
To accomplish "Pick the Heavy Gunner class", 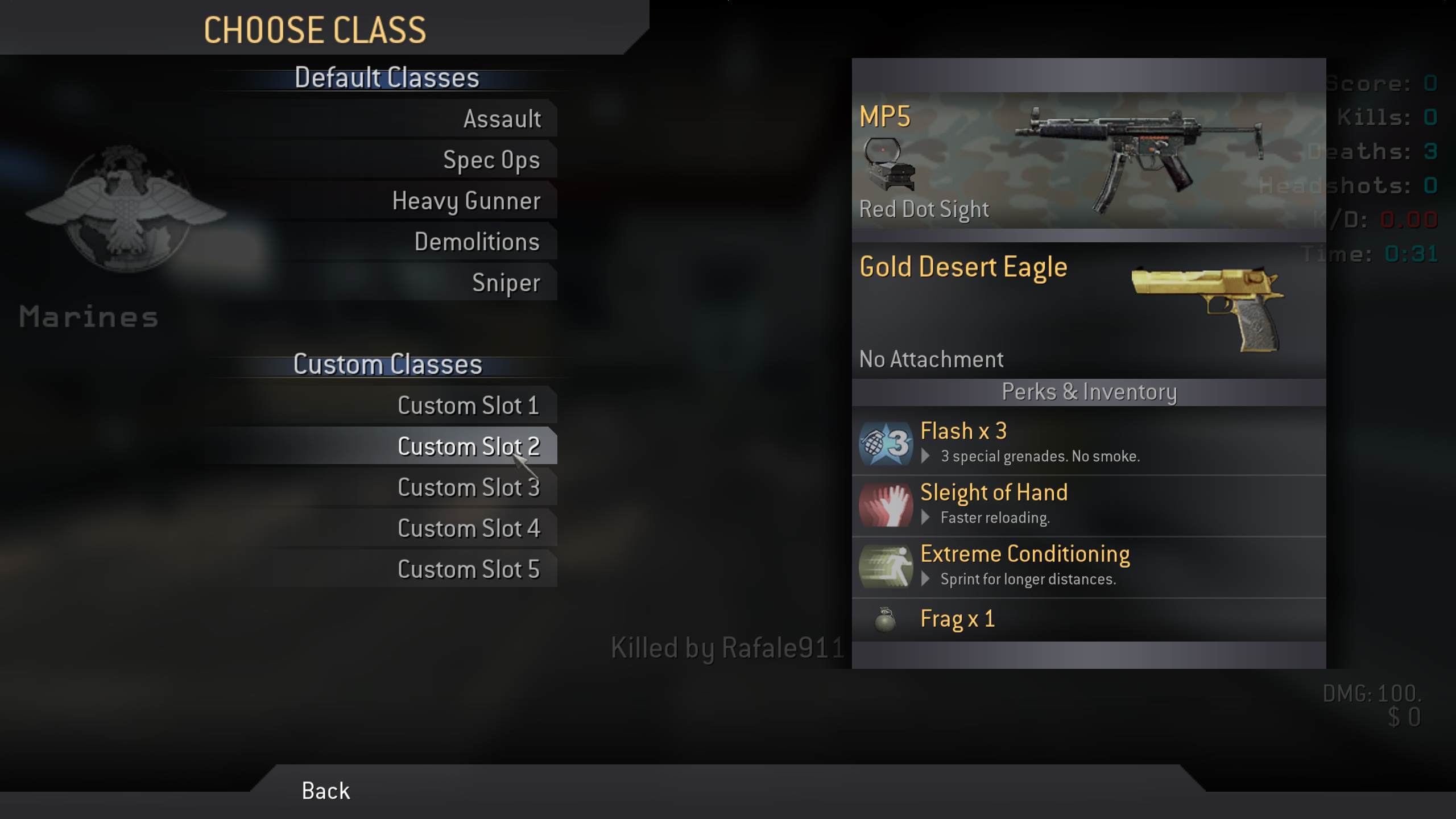I will click(466, 201).
